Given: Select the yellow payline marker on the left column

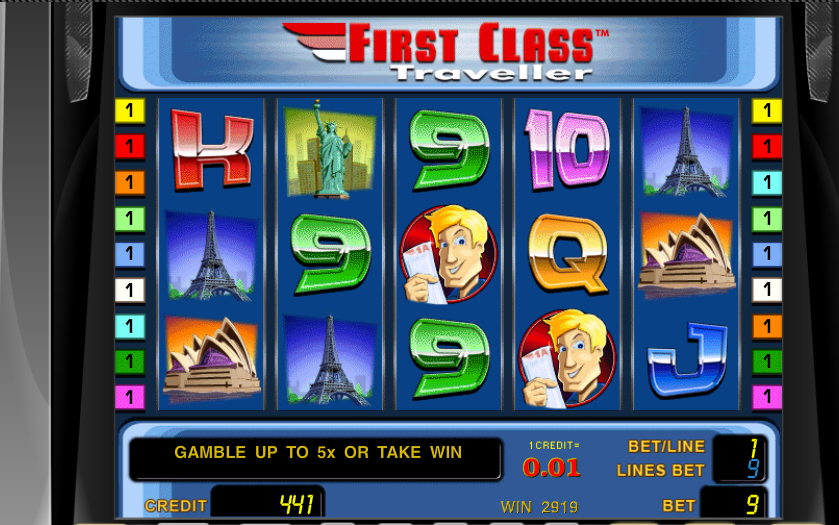Looking at the screenshot, I should [x=130, y=111].
